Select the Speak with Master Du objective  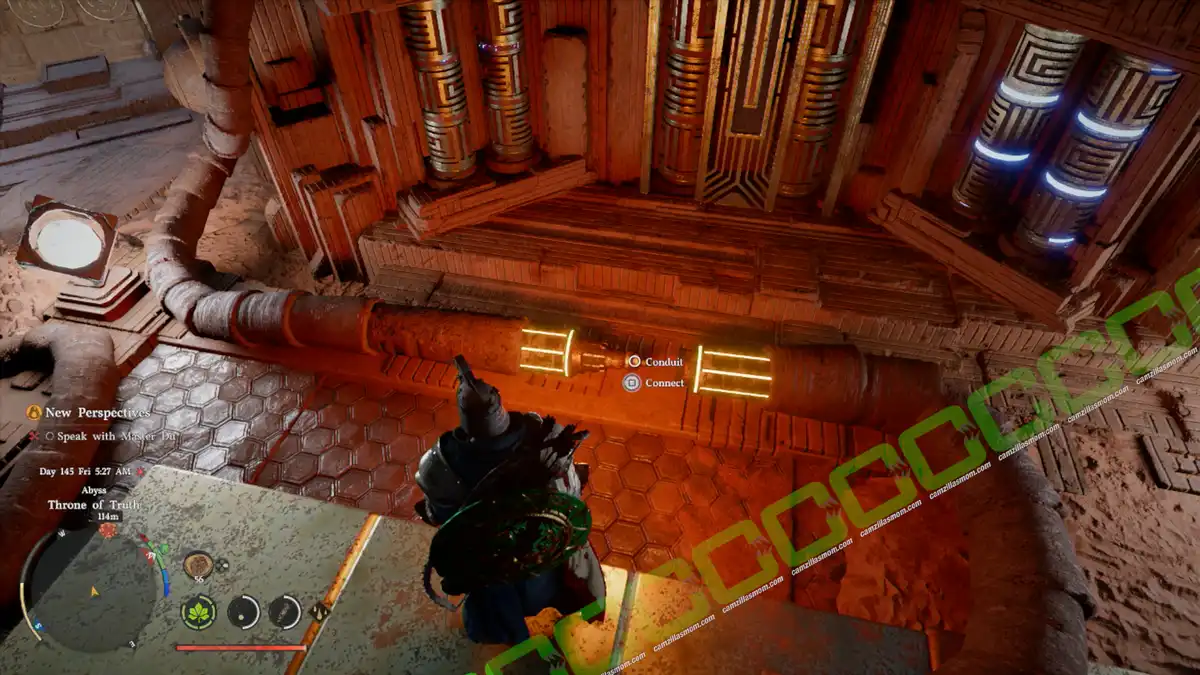98,435
